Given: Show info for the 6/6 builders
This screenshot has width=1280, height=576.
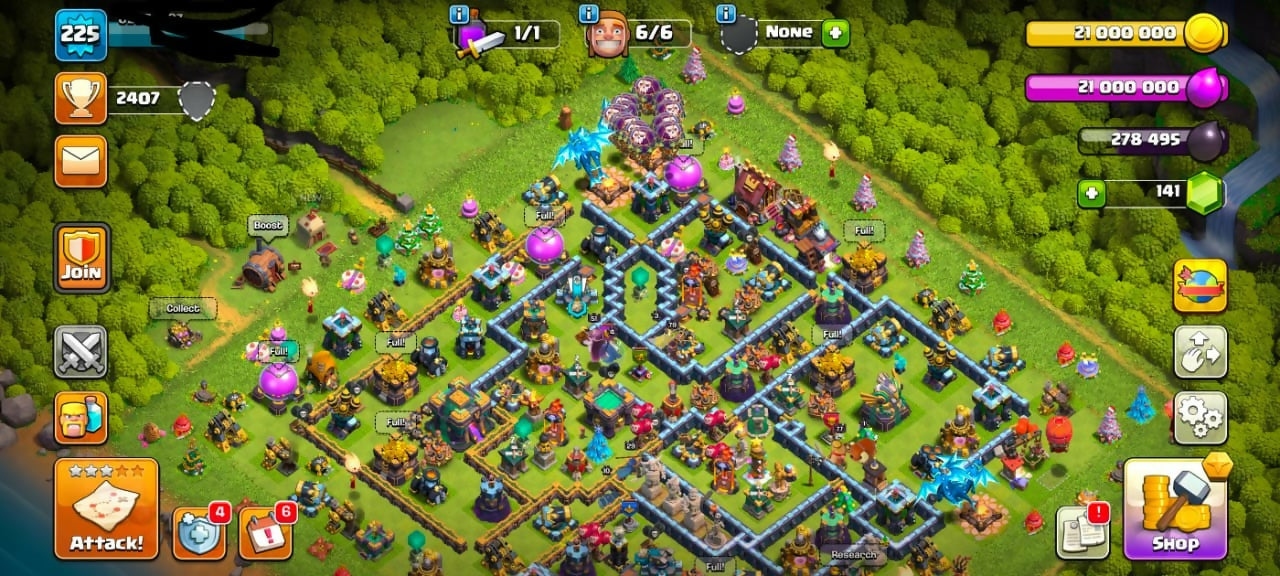Looking at the screenshot, I should [x=590, y=14].
